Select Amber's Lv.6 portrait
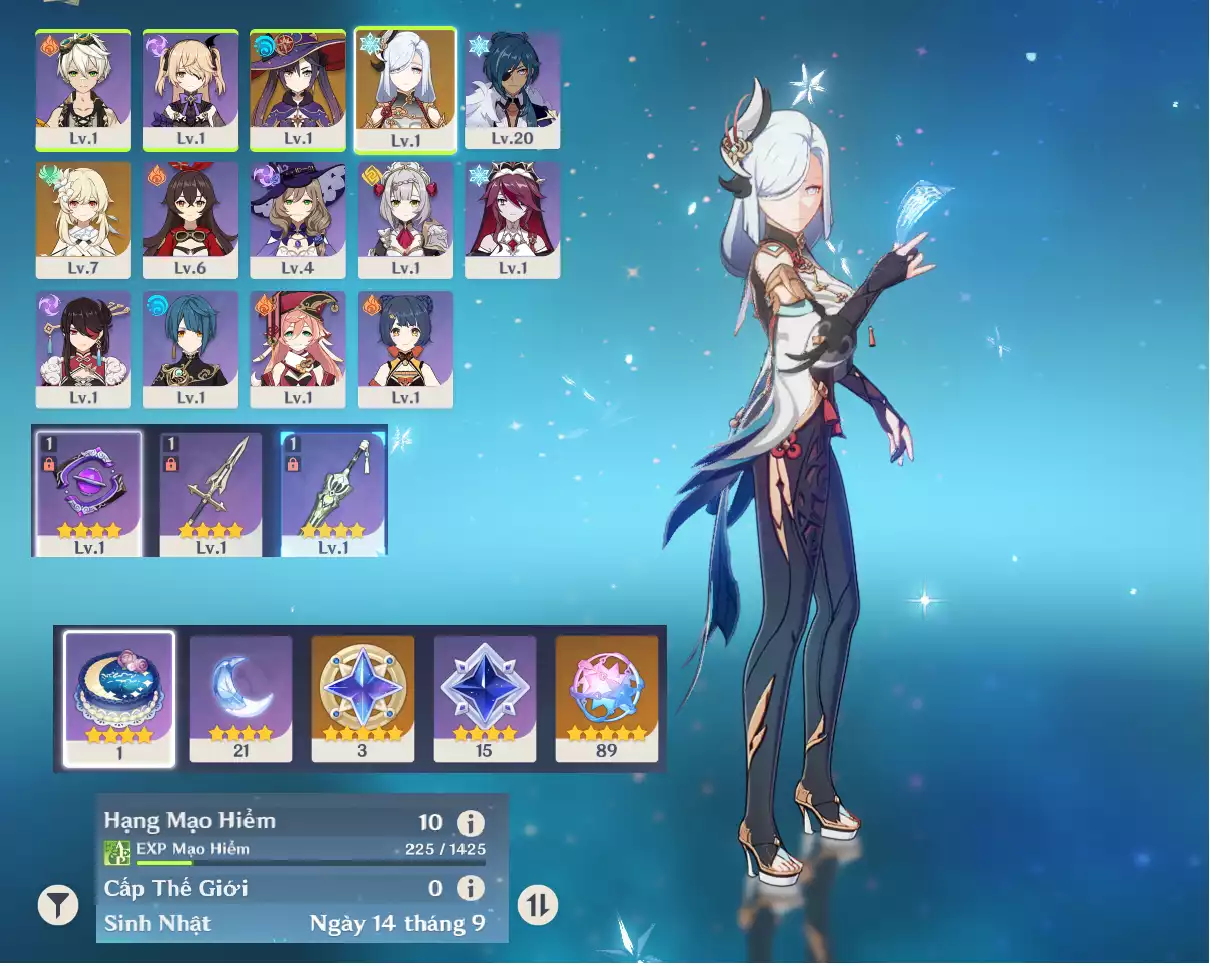1210x966 pixels. click(x=190, y=219)
